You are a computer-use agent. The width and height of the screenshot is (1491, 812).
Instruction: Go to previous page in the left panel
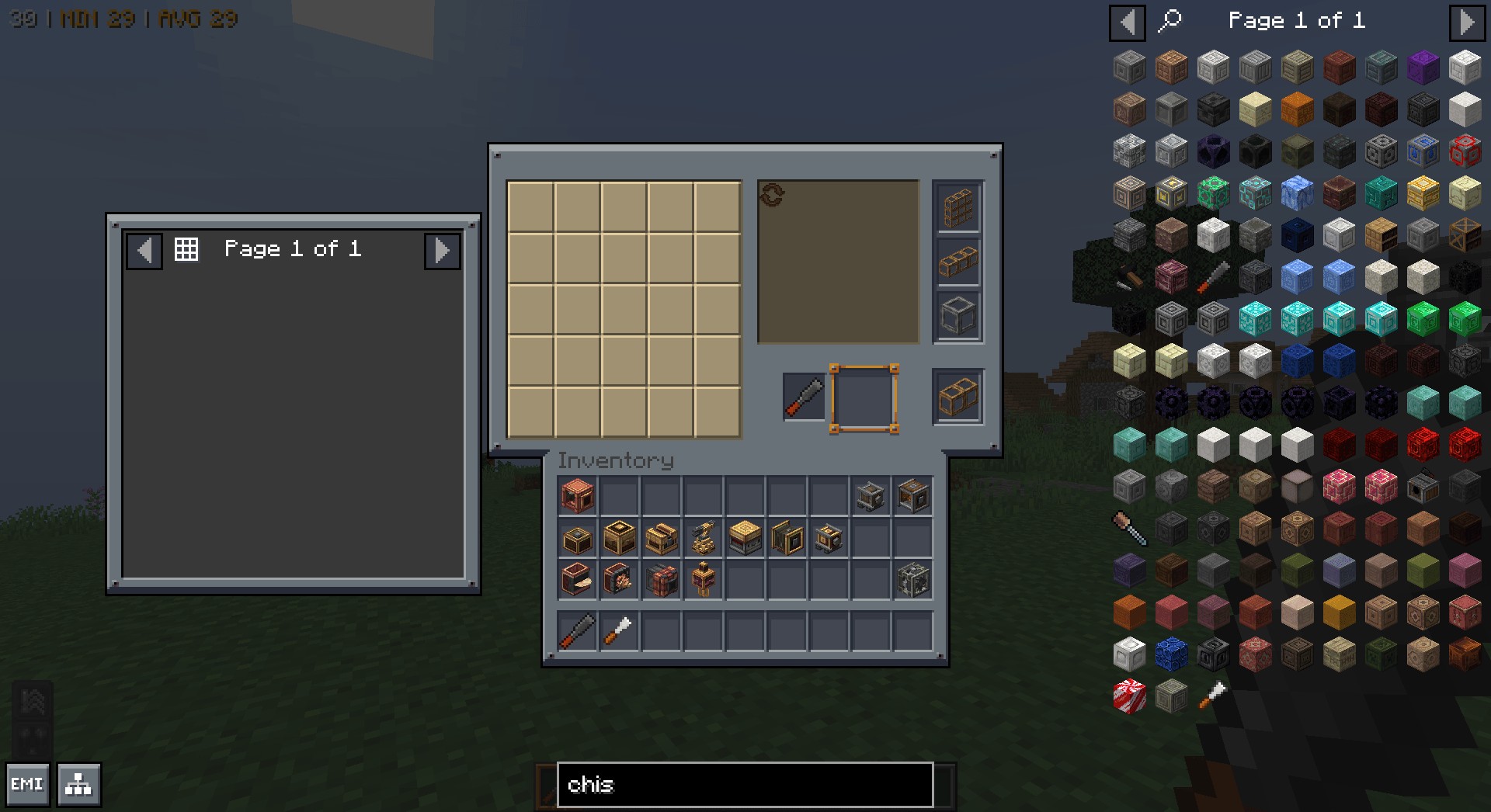144,251
